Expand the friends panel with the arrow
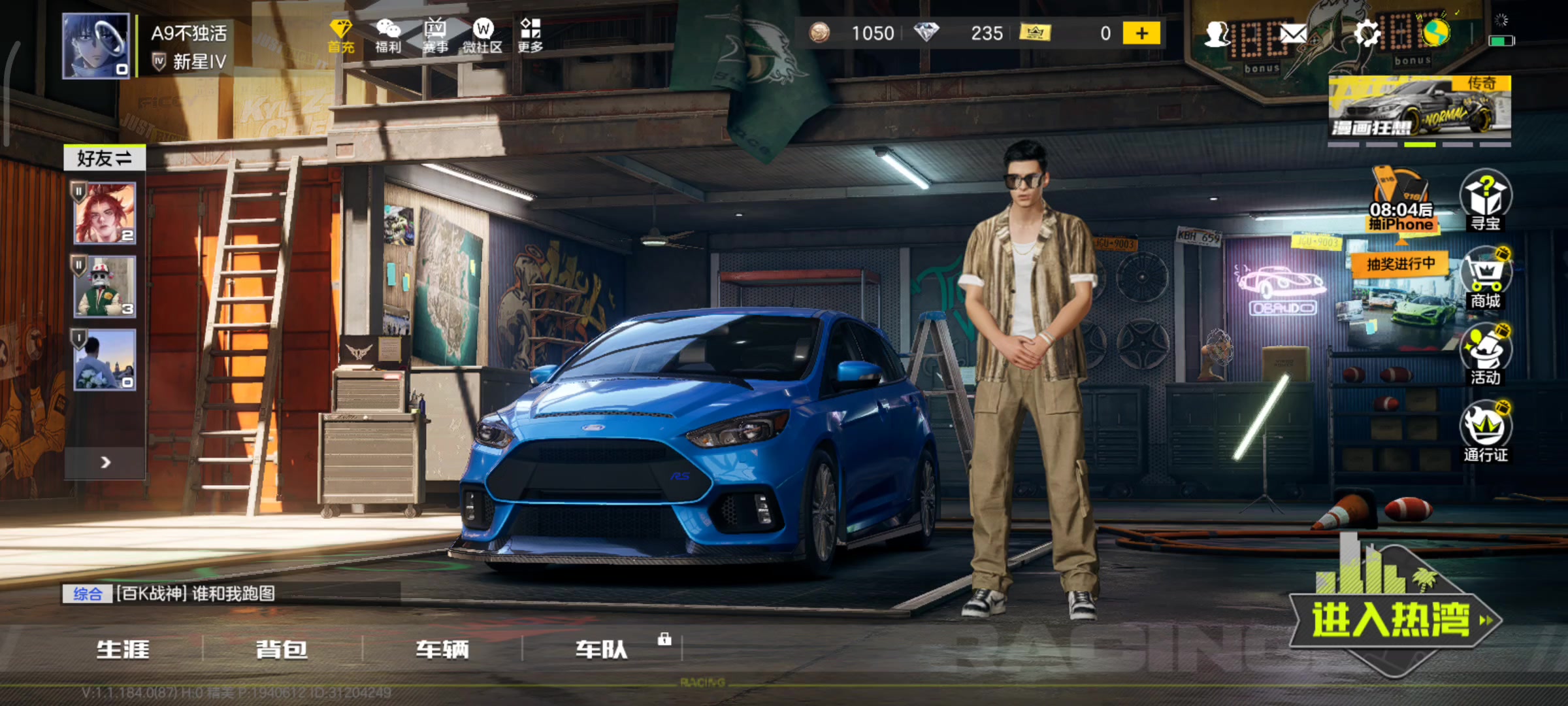The width and height of the screenshot is (1568, 706). point(105,463)
